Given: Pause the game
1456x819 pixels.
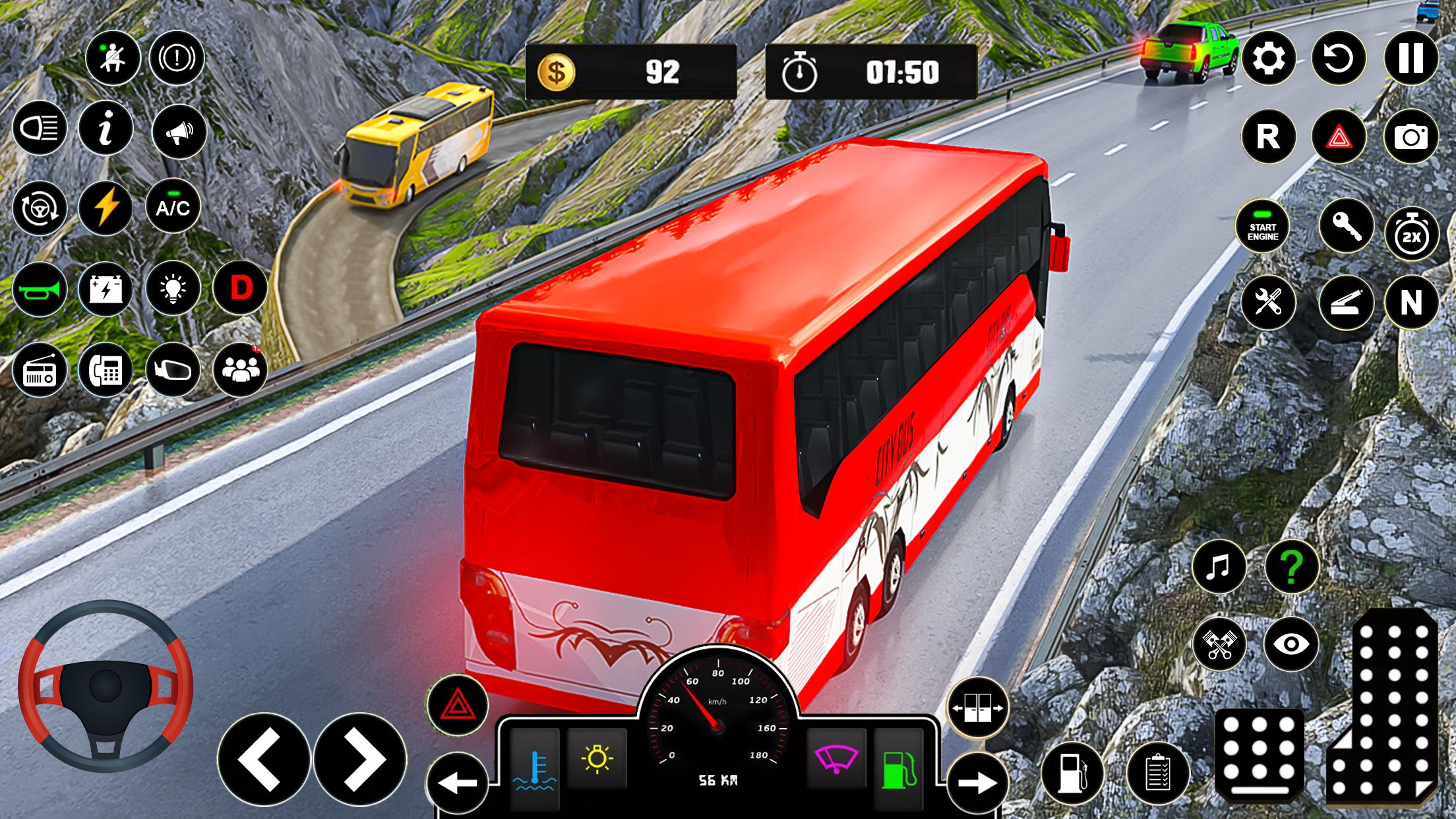Looking at the screenshot, I should click(1410, 59).
